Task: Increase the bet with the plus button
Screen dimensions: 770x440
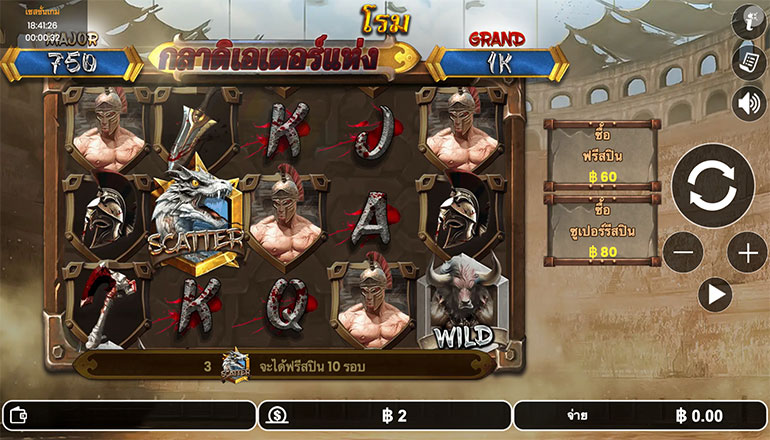Action: click(x=747, y=253)
